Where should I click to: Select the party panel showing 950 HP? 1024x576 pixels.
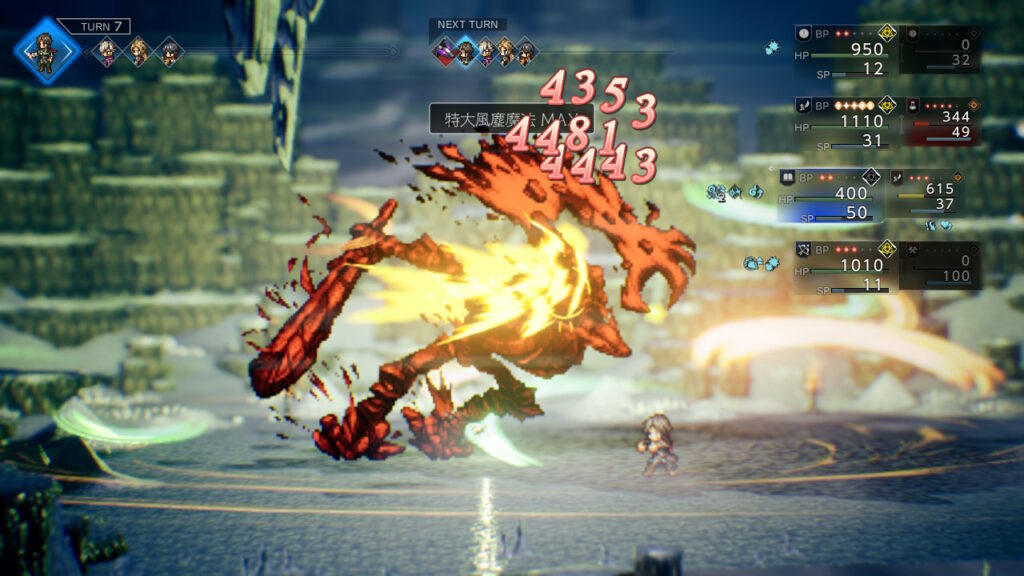click(x=846, y=50)
